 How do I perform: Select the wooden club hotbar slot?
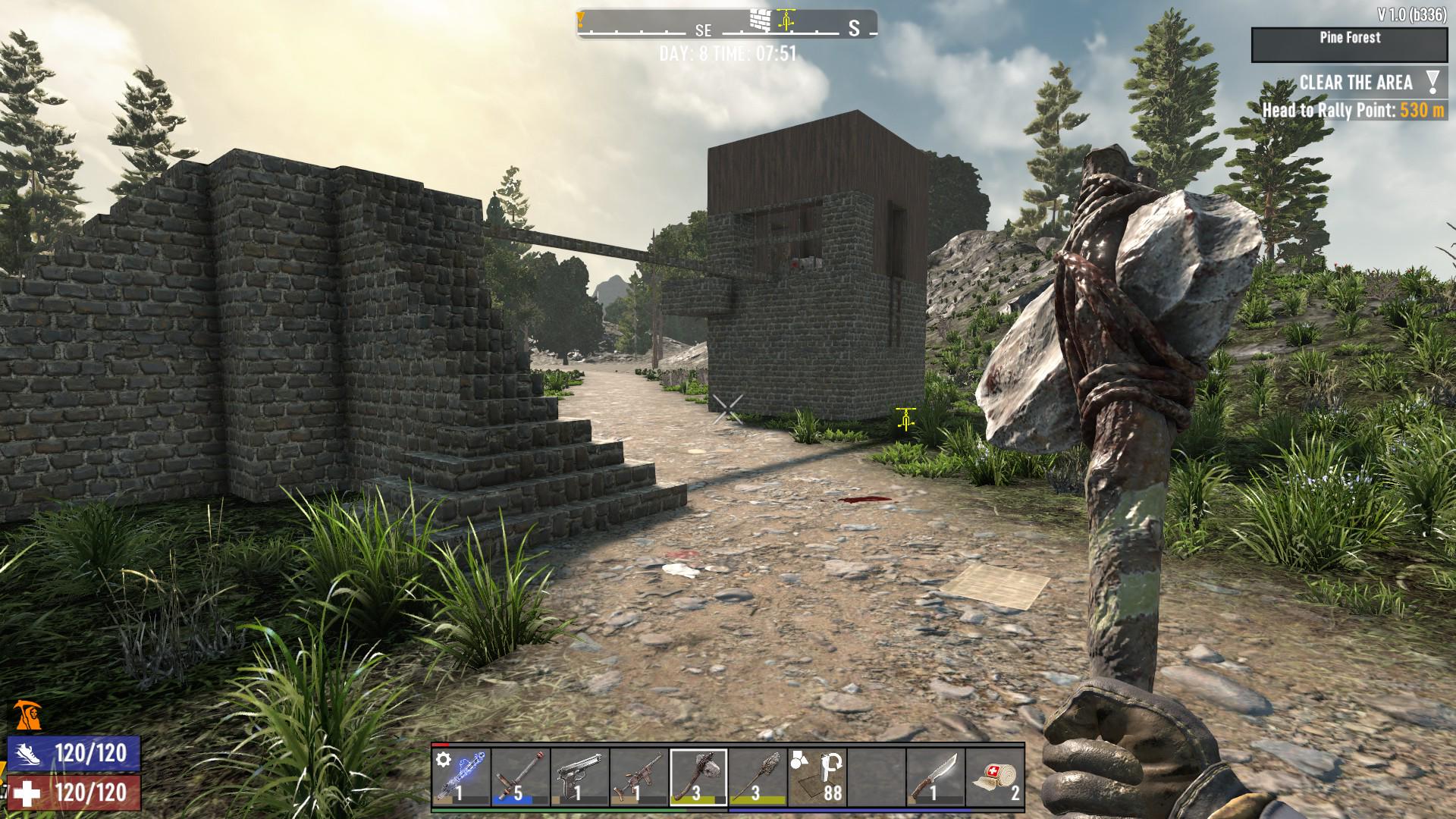click(x=757, y=777)
